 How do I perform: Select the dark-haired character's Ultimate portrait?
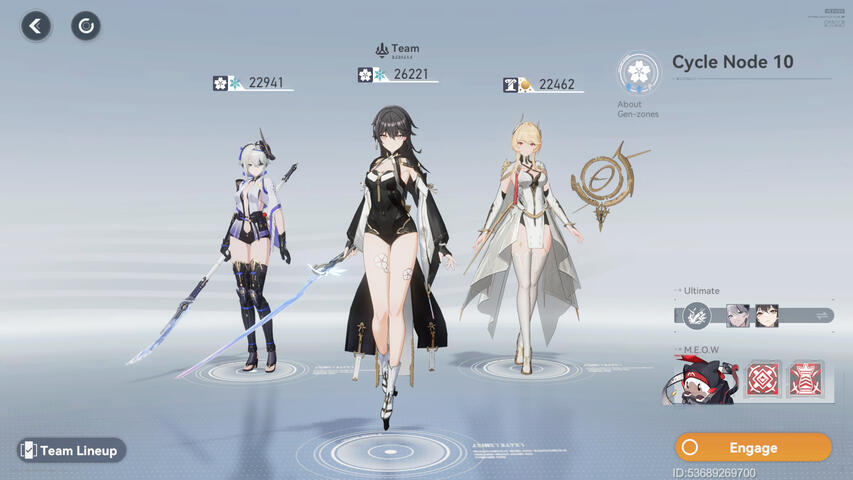[767, 316]
